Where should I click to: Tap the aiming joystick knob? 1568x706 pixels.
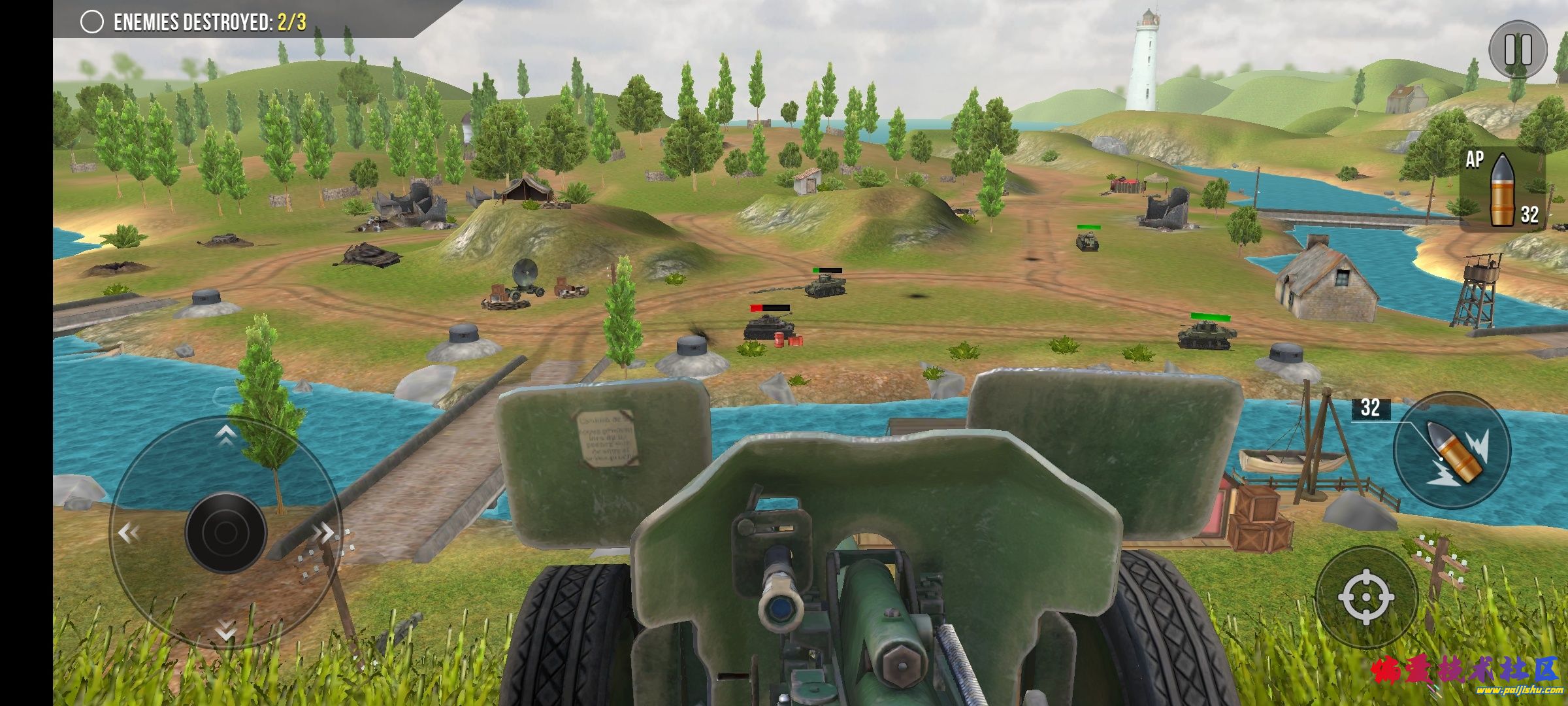[225, 533]
